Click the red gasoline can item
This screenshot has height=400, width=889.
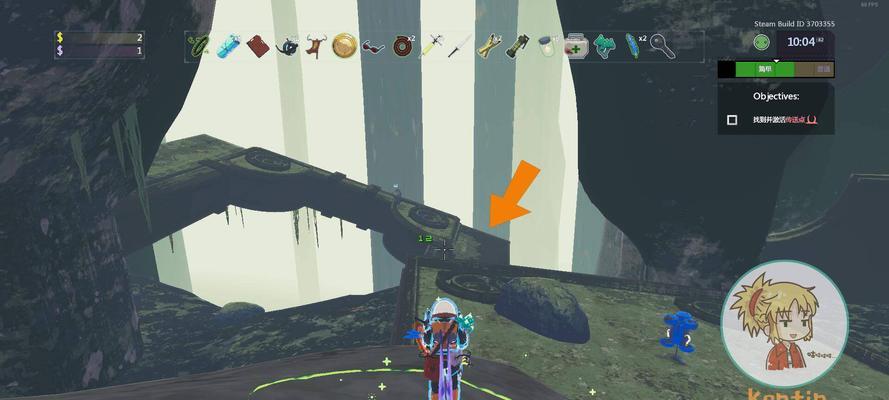(x=258, y=45)
